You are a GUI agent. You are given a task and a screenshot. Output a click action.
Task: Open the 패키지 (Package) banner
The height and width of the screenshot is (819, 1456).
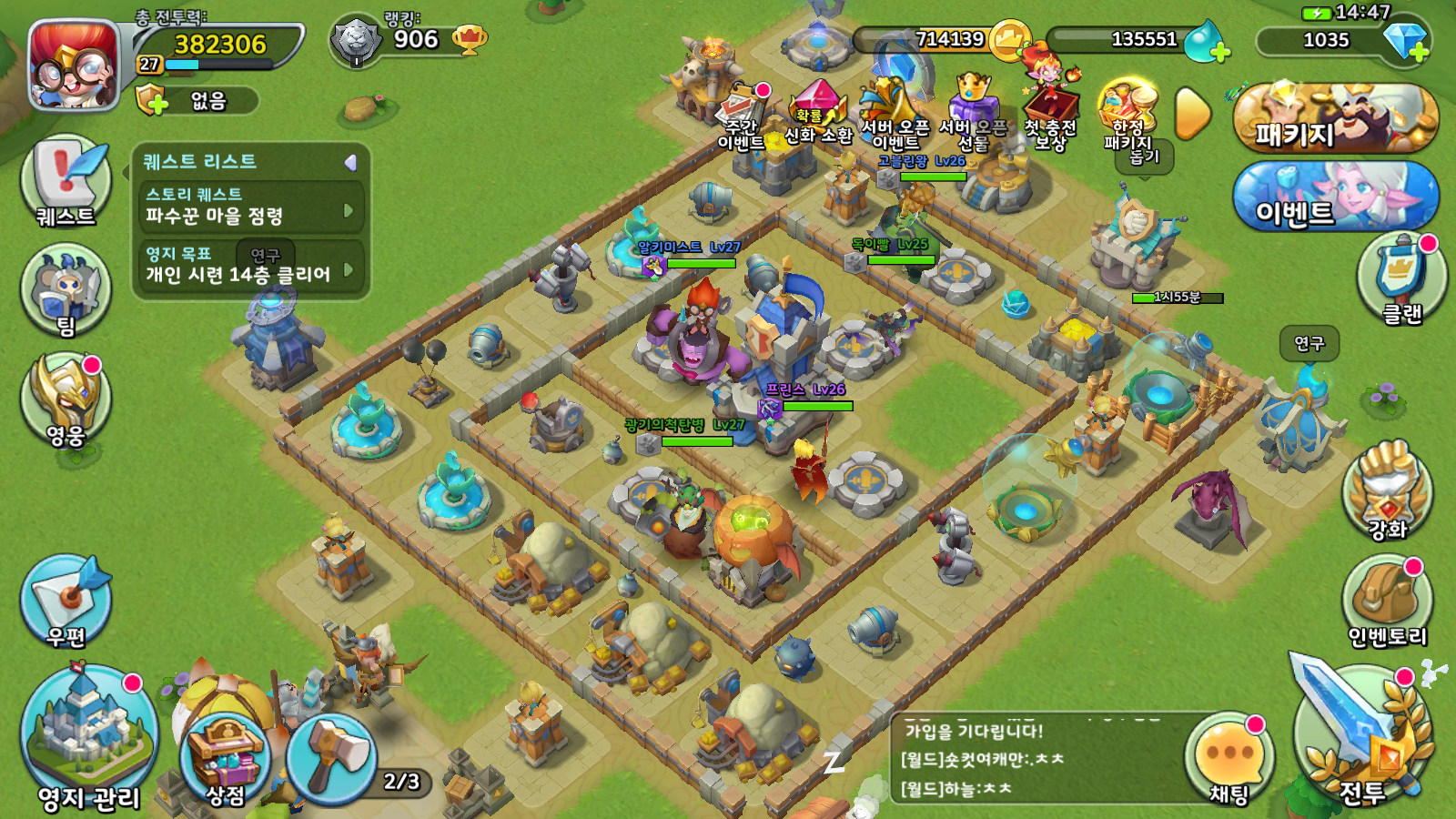1335,118
